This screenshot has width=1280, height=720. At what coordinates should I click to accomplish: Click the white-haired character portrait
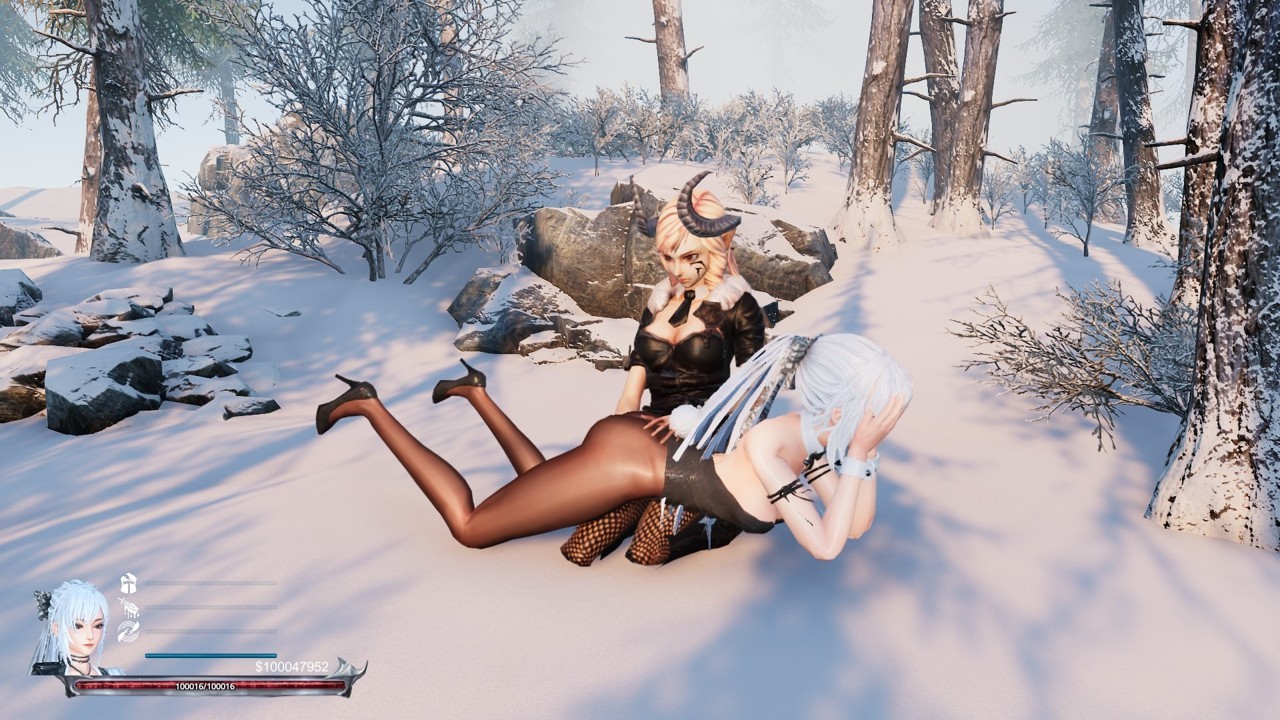pyautogui.click(x=73, y=626)
